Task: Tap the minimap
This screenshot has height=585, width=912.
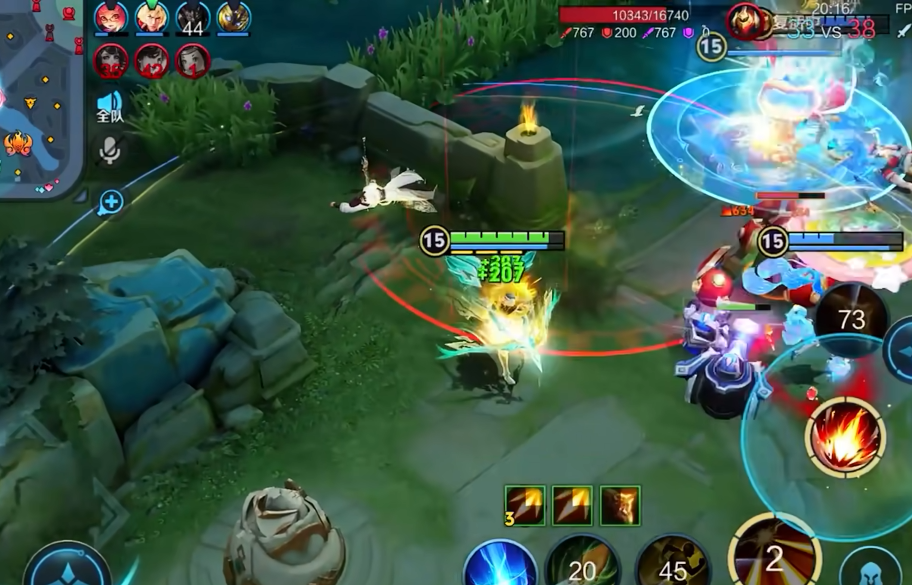Action: click(x=40, y=95)
